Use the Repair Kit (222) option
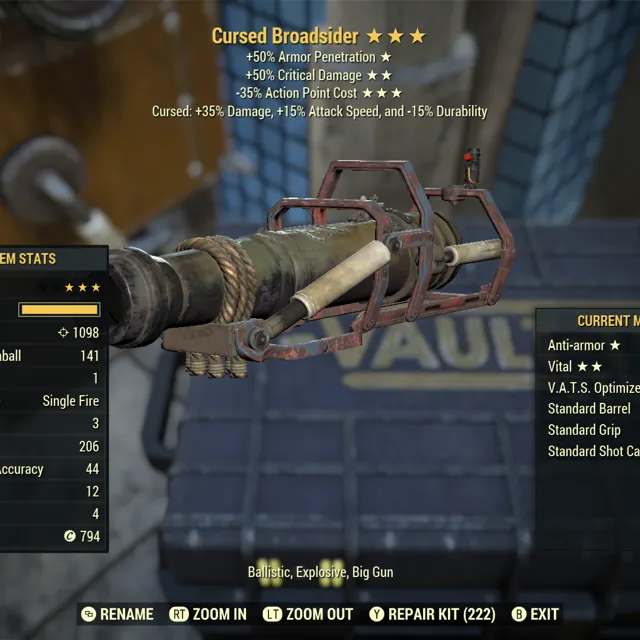This screenshot has height=640, width=640. click(431, 614)
